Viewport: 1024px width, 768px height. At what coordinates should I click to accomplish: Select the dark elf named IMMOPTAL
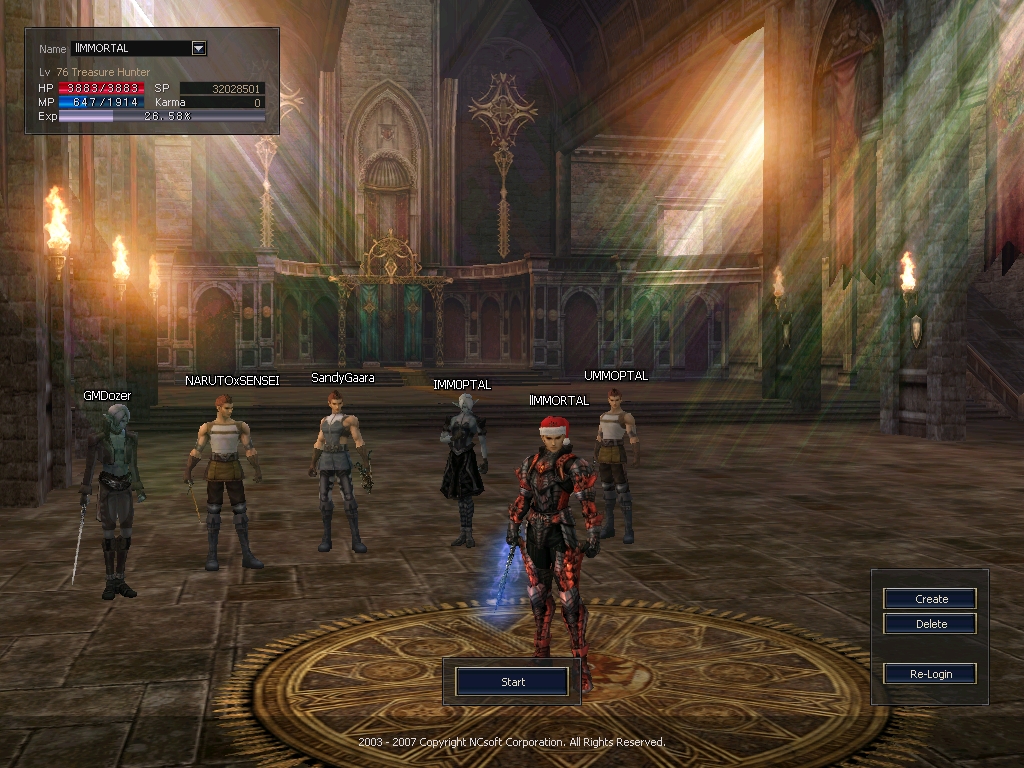[463, 465]
